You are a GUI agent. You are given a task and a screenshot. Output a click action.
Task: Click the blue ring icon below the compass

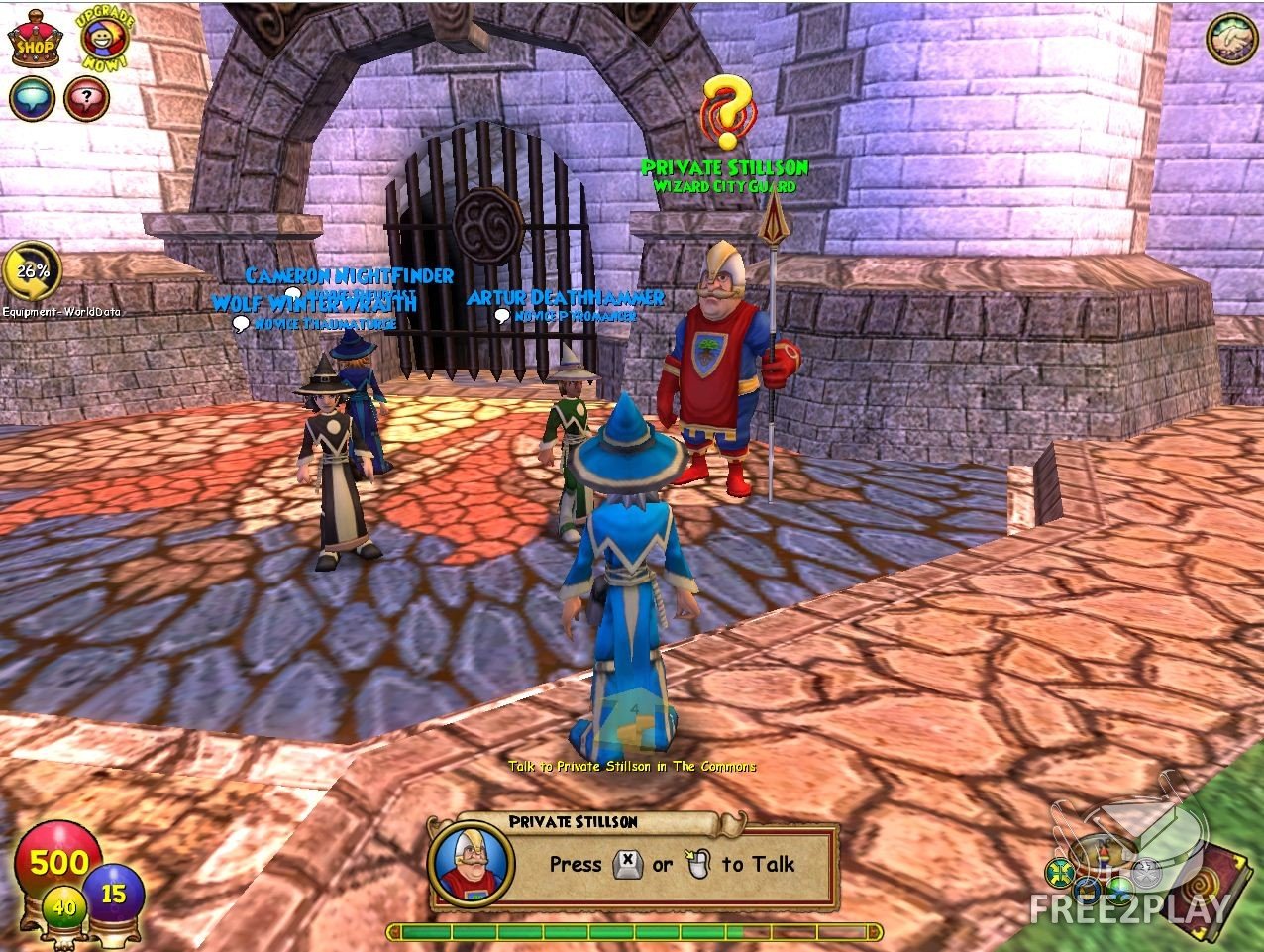(x=1088, y=891)
